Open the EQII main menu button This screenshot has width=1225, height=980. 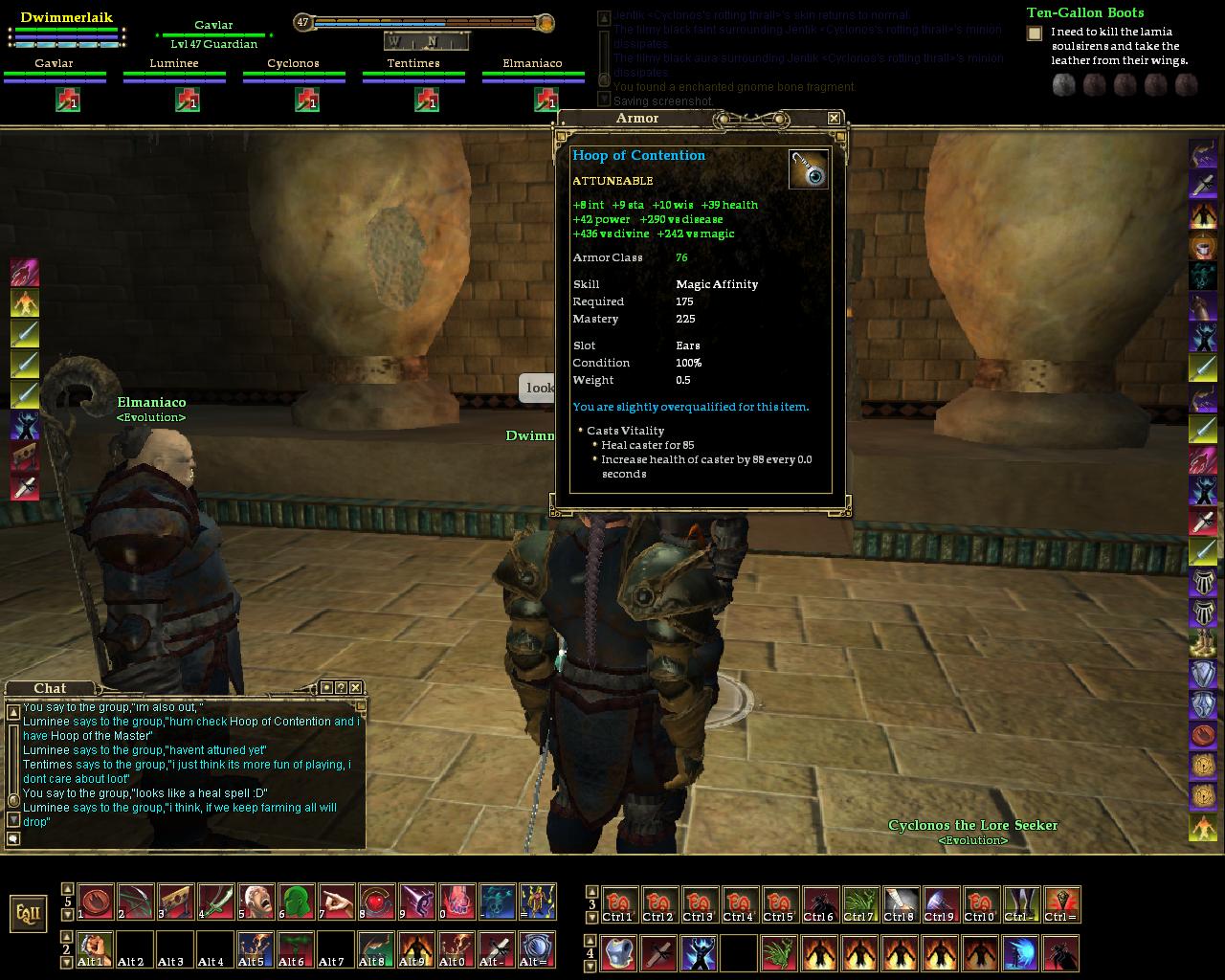29,912
